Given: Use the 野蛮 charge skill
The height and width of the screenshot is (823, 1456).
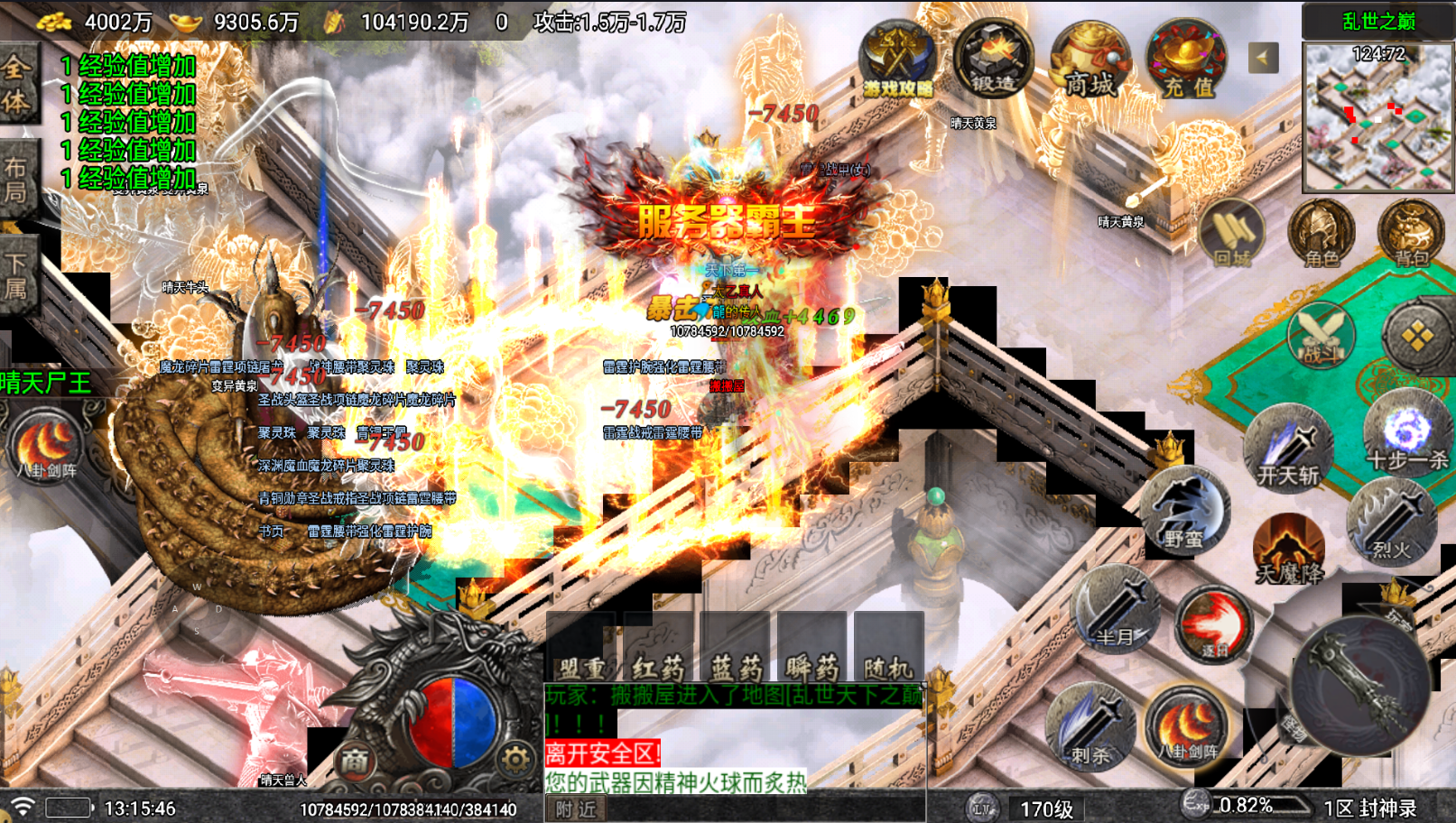Looking at the screenshot, I should pos(1184,511).
